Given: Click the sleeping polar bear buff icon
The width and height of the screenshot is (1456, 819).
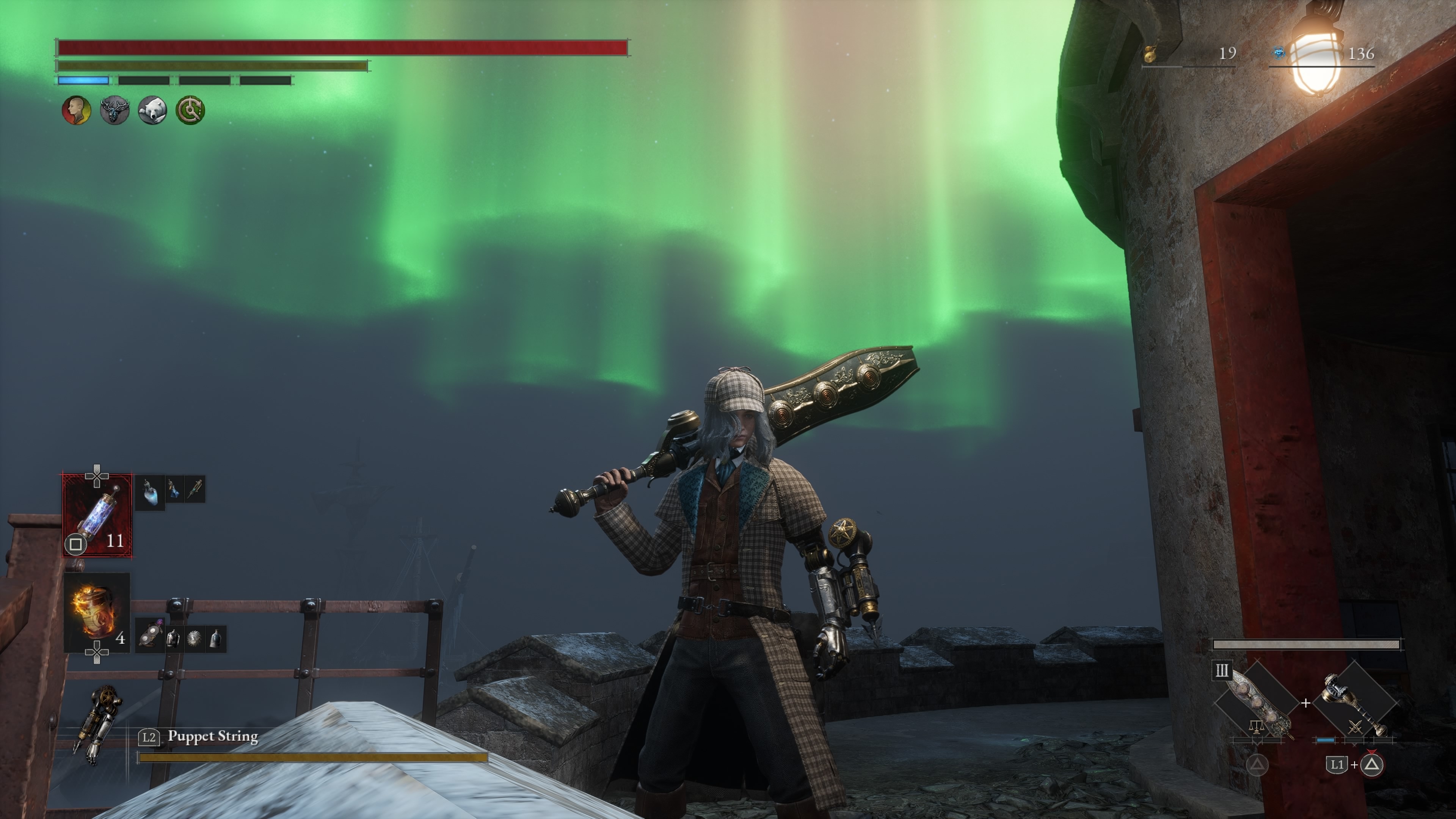Looking at the screenshot, I should pyautogui.click(x=152, y=110).
